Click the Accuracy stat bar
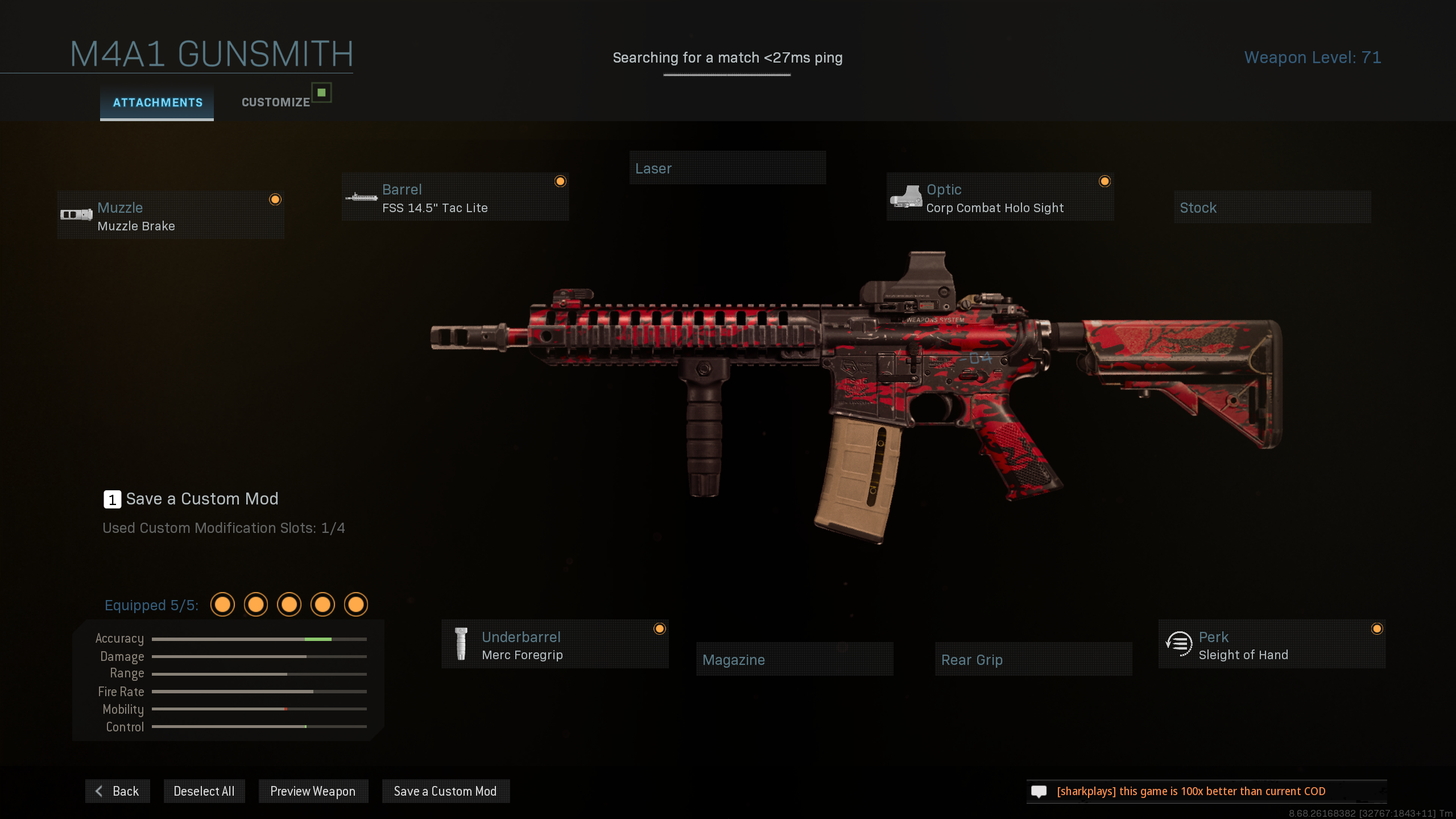 click(x=259, y=639)
